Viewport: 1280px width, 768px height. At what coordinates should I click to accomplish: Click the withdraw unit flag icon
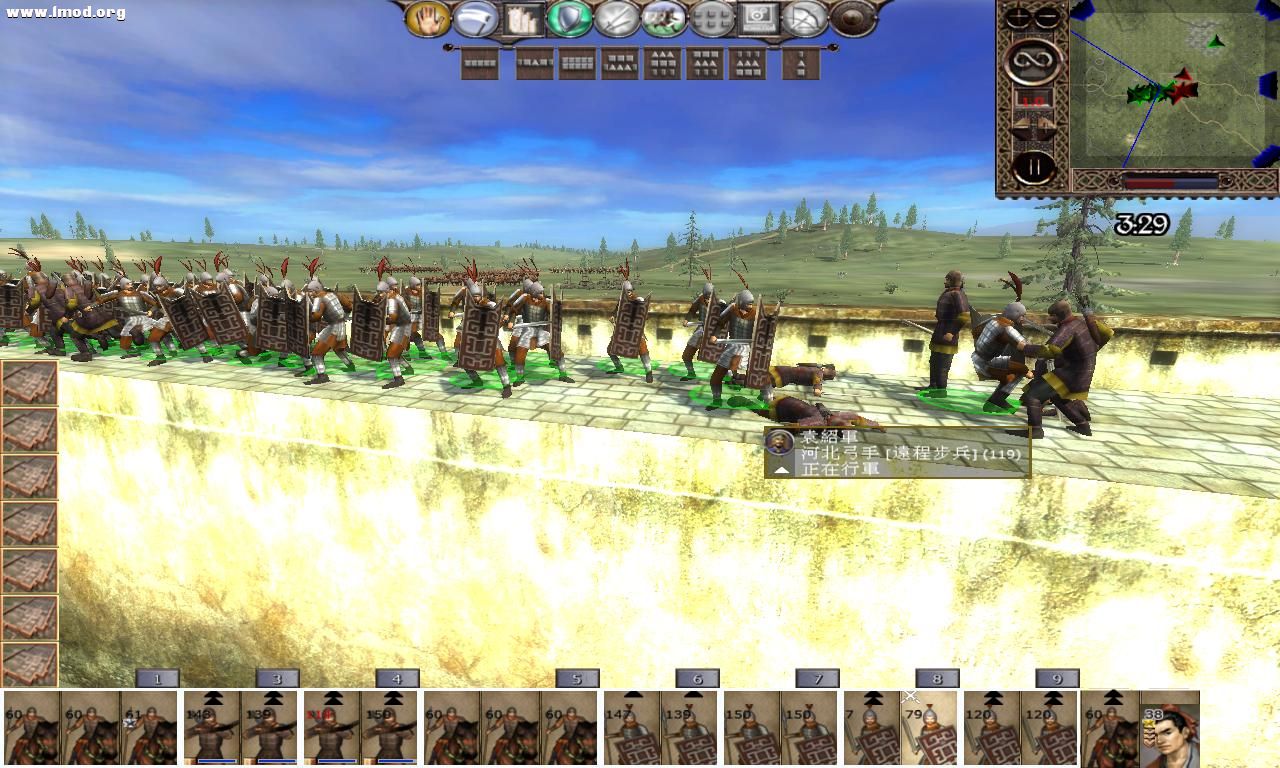pyautogui.click(x=475, y=19)
